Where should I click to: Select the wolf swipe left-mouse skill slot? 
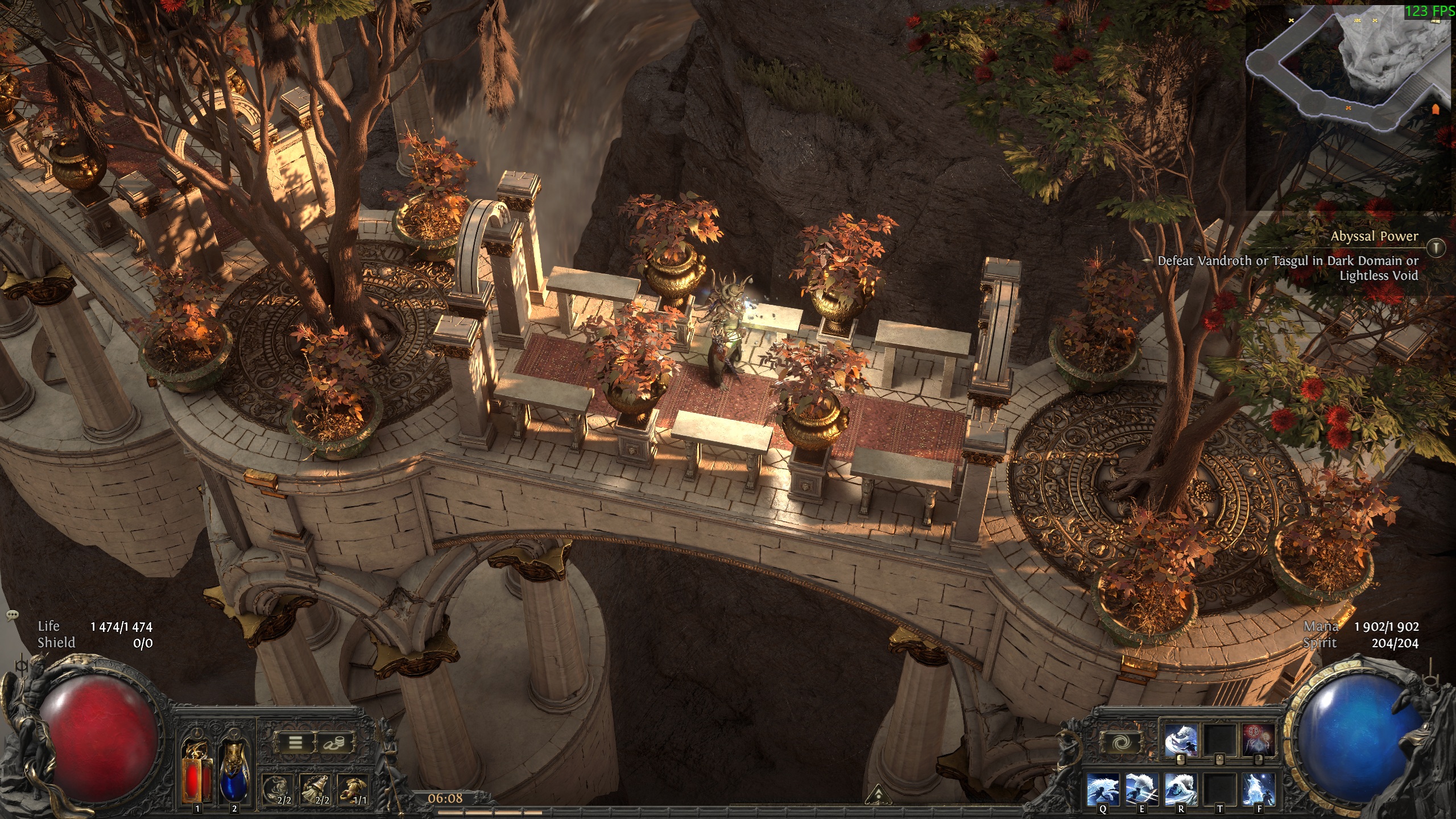coord(1181,741)
